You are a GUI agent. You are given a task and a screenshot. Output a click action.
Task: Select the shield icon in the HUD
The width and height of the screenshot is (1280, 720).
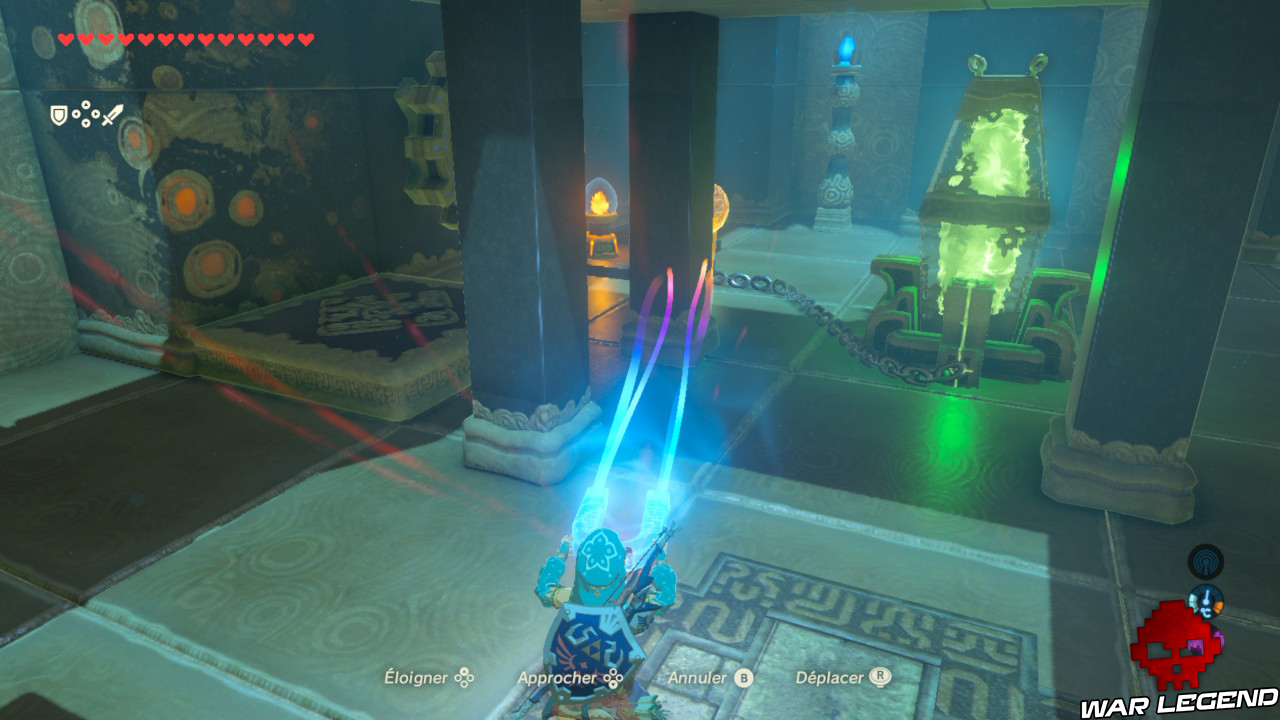point(59,113)
